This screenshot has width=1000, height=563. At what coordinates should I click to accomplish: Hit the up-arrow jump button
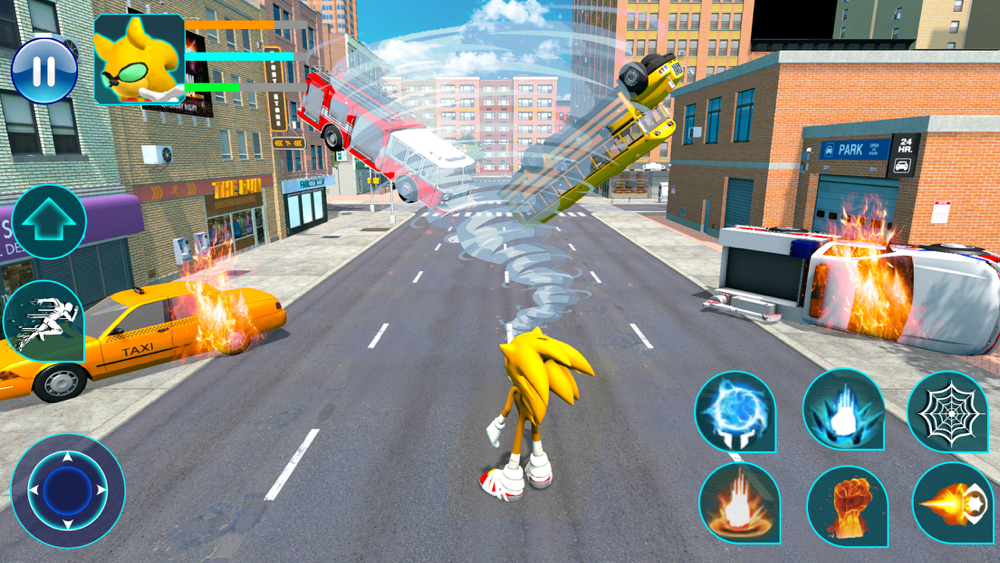(49, 222)
